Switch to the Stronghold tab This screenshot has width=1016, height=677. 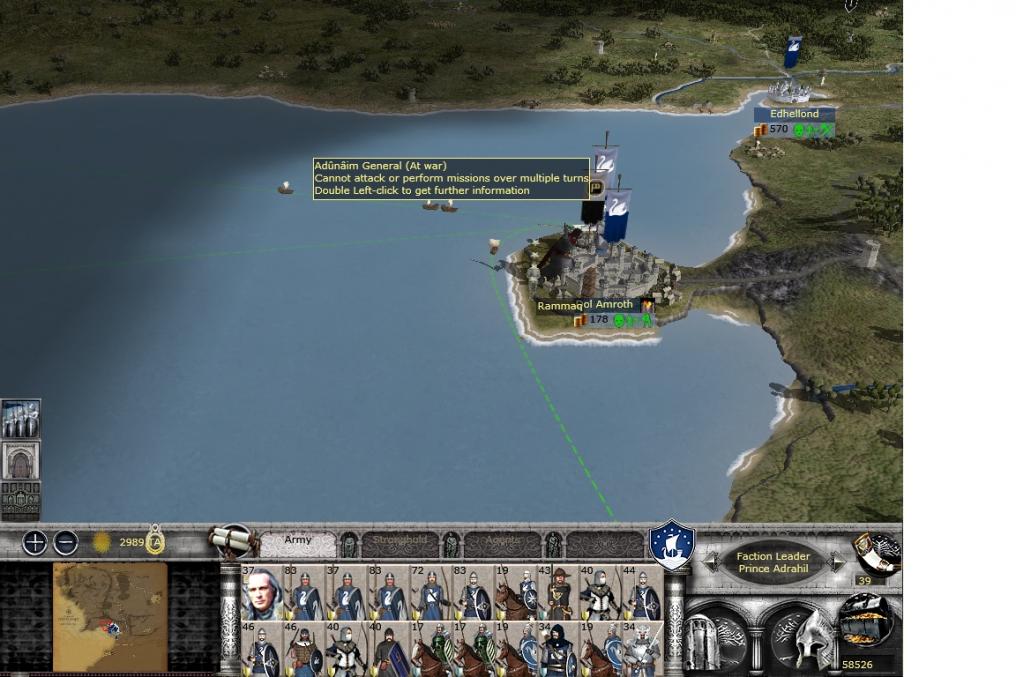click(400, 542)
